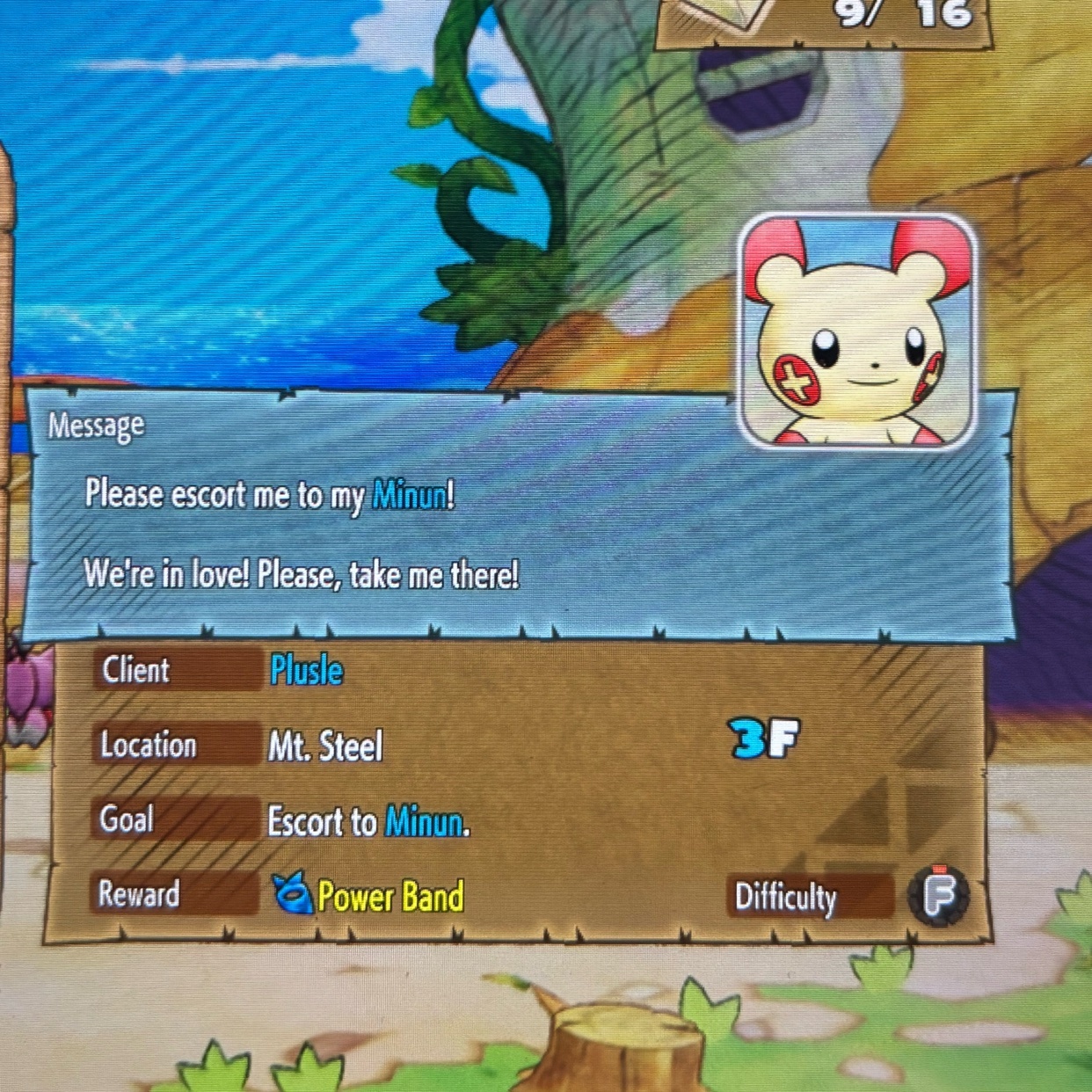This screenshot has width=1092, height=1092.
Task: Select the Power Band reward item
Action: [369, 896]
